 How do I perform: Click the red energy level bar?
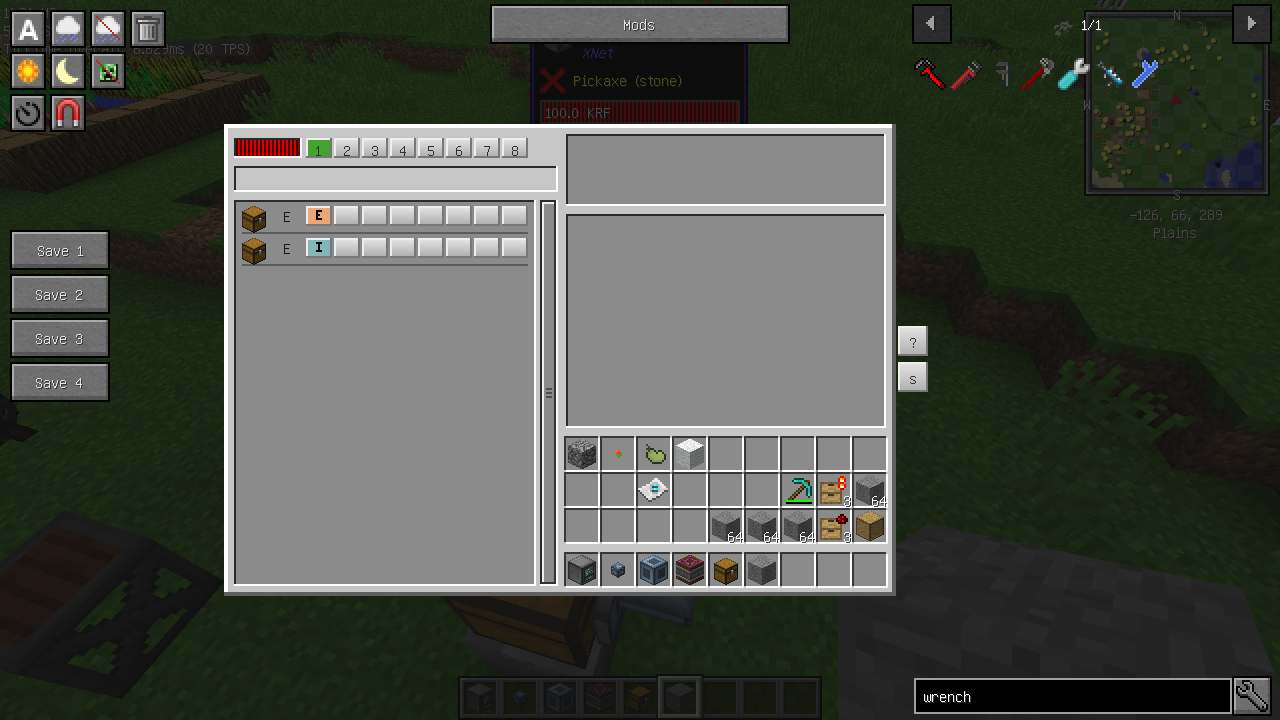coord(266,147)
